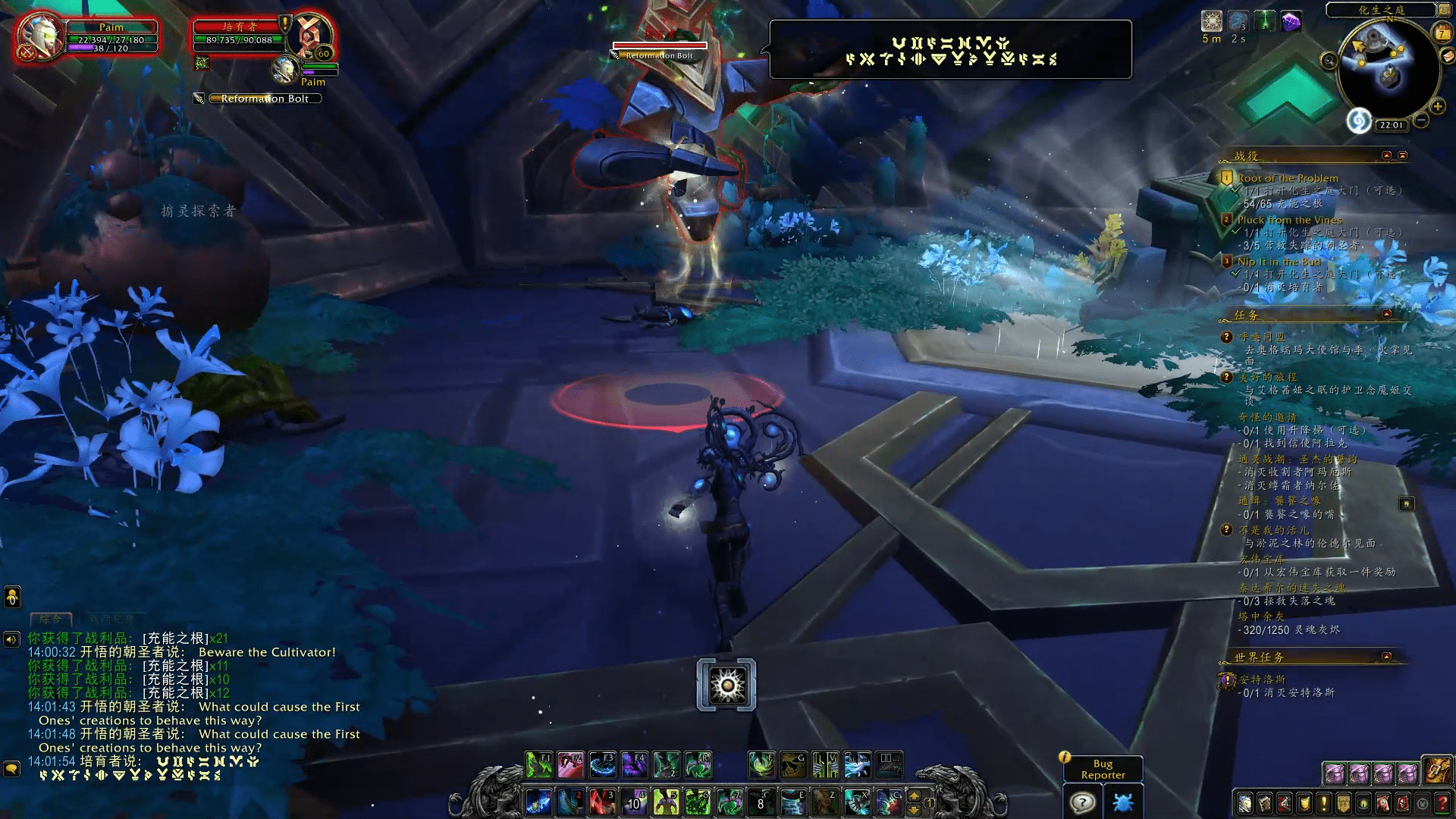Click the swirling covenant sanctum button
This screenshot has width=1456, height=819.
[x=1359, y=121]
